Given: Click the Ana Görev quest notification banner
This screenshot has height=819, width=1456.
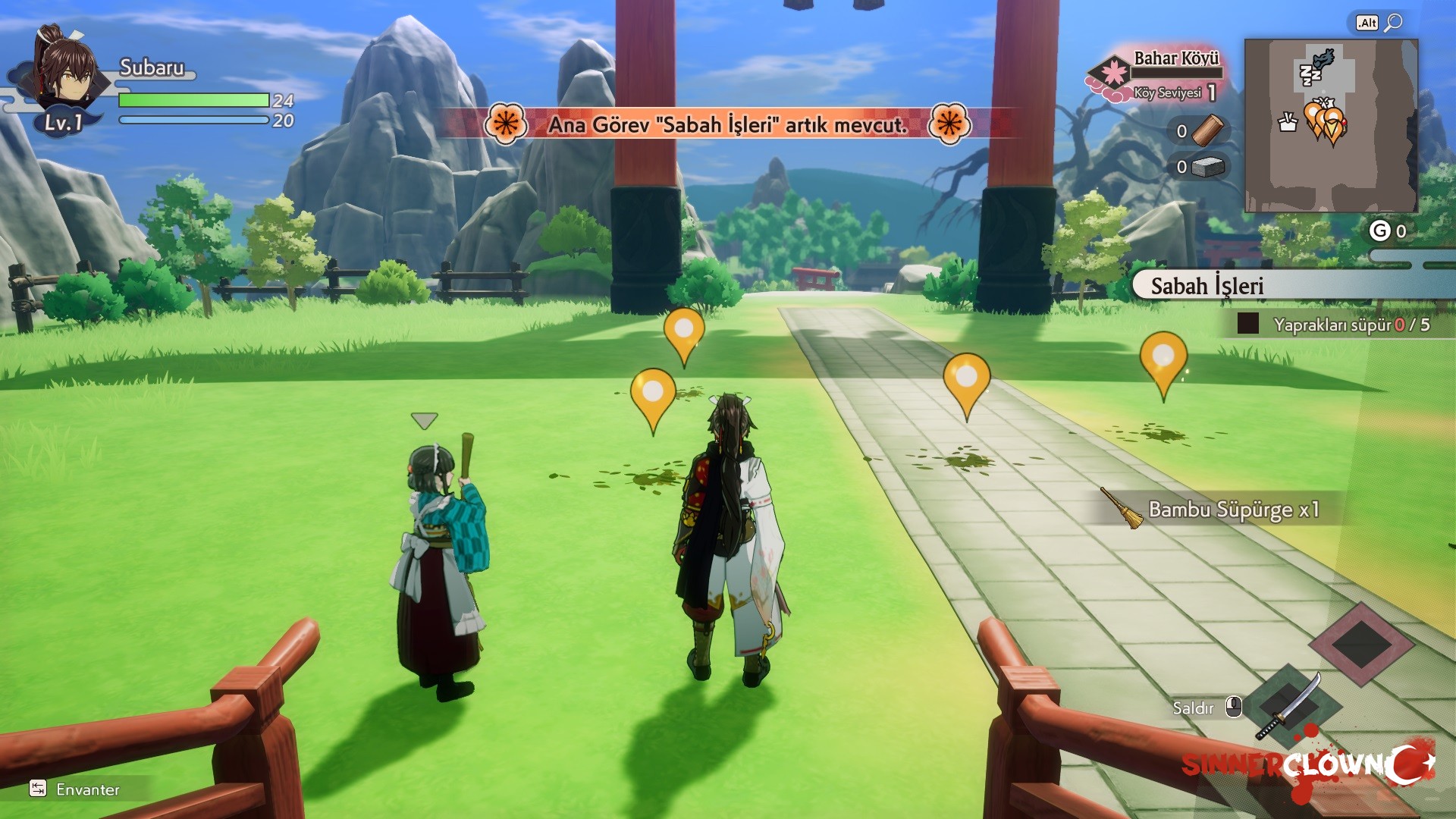Looking at the screenshot, I should (x=728, y=124).
